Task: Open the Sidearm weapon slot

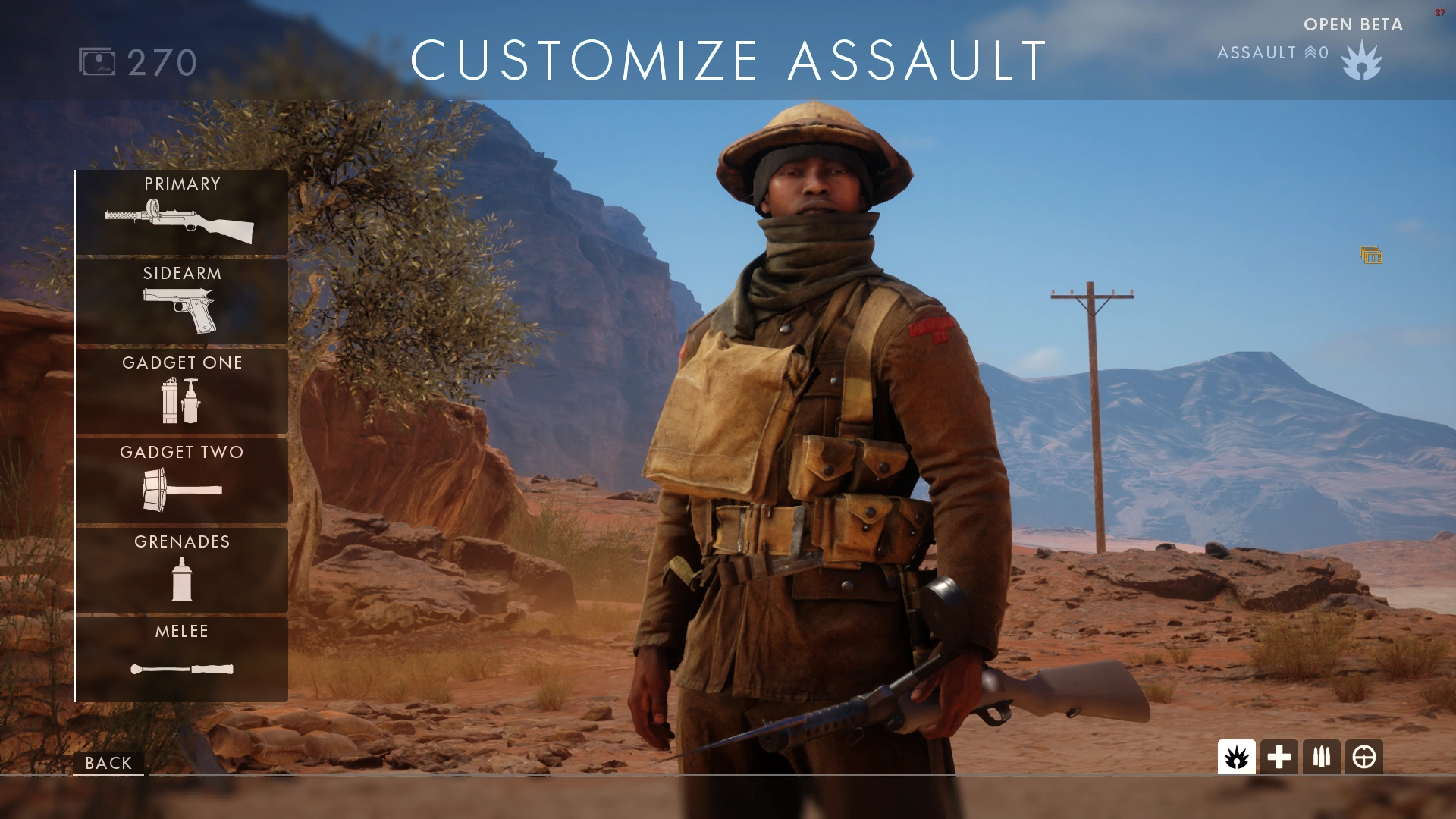Action: pyautogui.click(x=180, y=302)
